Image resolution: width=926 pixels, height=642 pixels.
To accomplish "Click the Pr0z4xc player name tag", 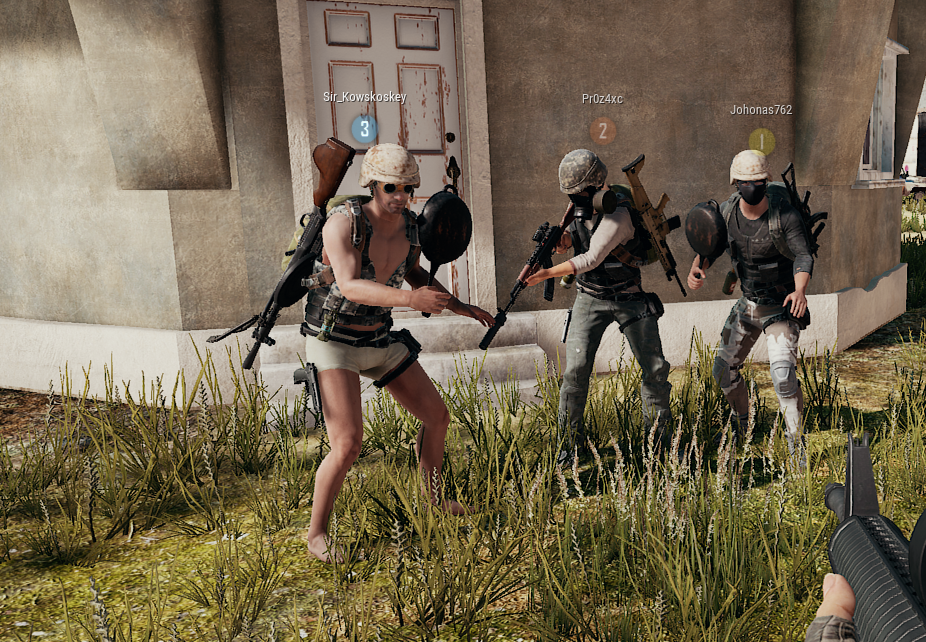I will (602, 99).
